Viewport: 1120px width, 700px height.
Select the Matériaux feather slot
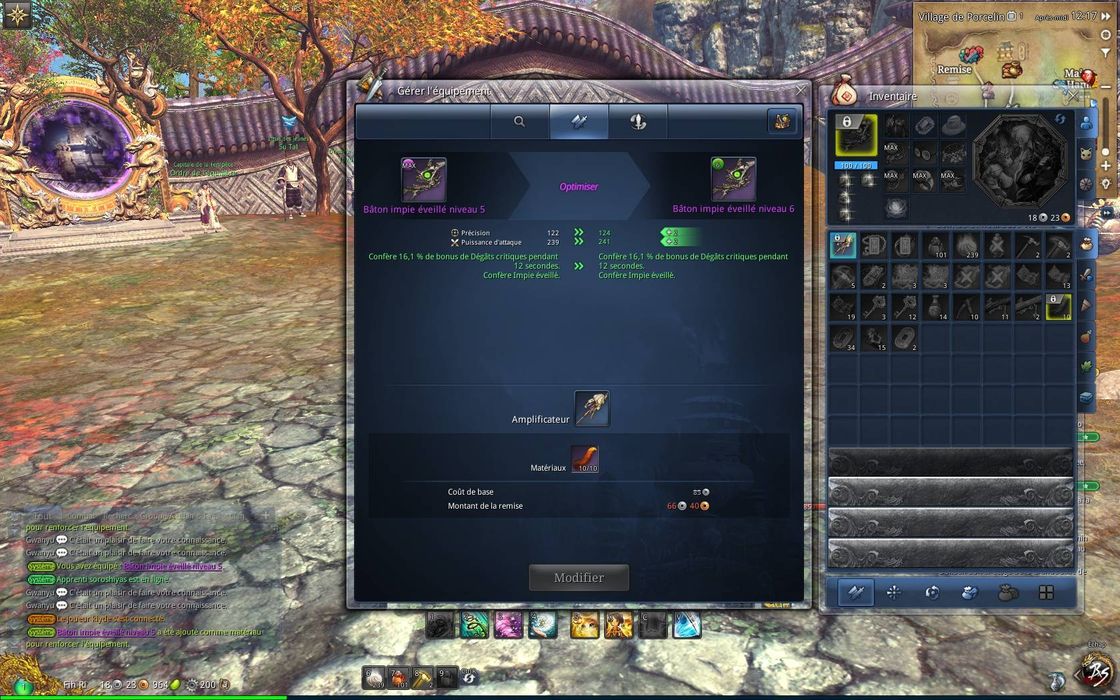coord(584,460)
